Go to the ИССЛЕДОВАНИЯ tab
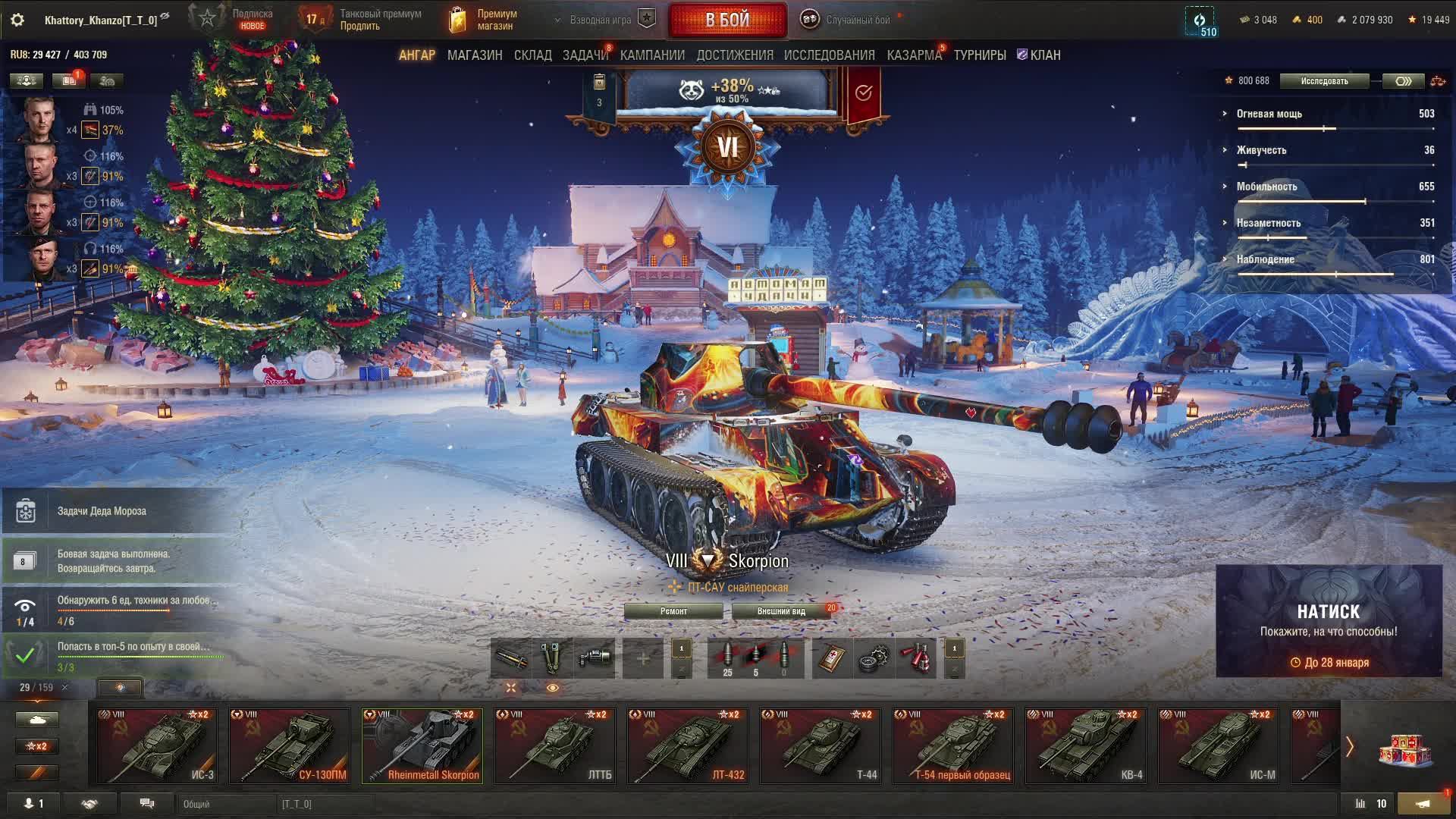The width and height of the screenshot is (1456, 819). pyautogui.click(x=829, y=55)
